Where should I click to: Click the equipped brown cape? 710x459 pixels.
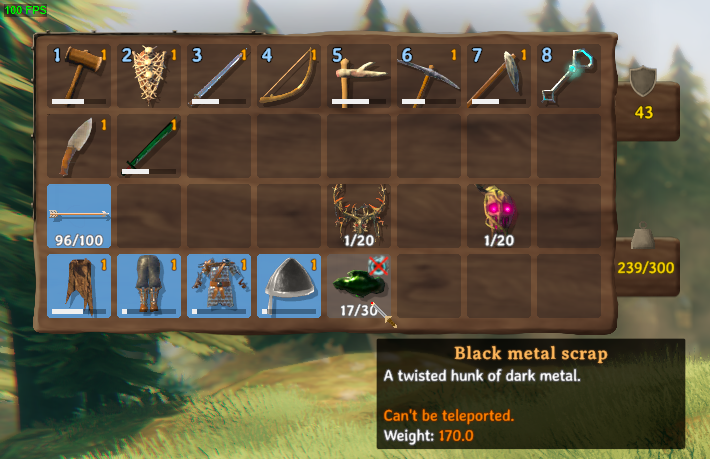tap(79, 286)
